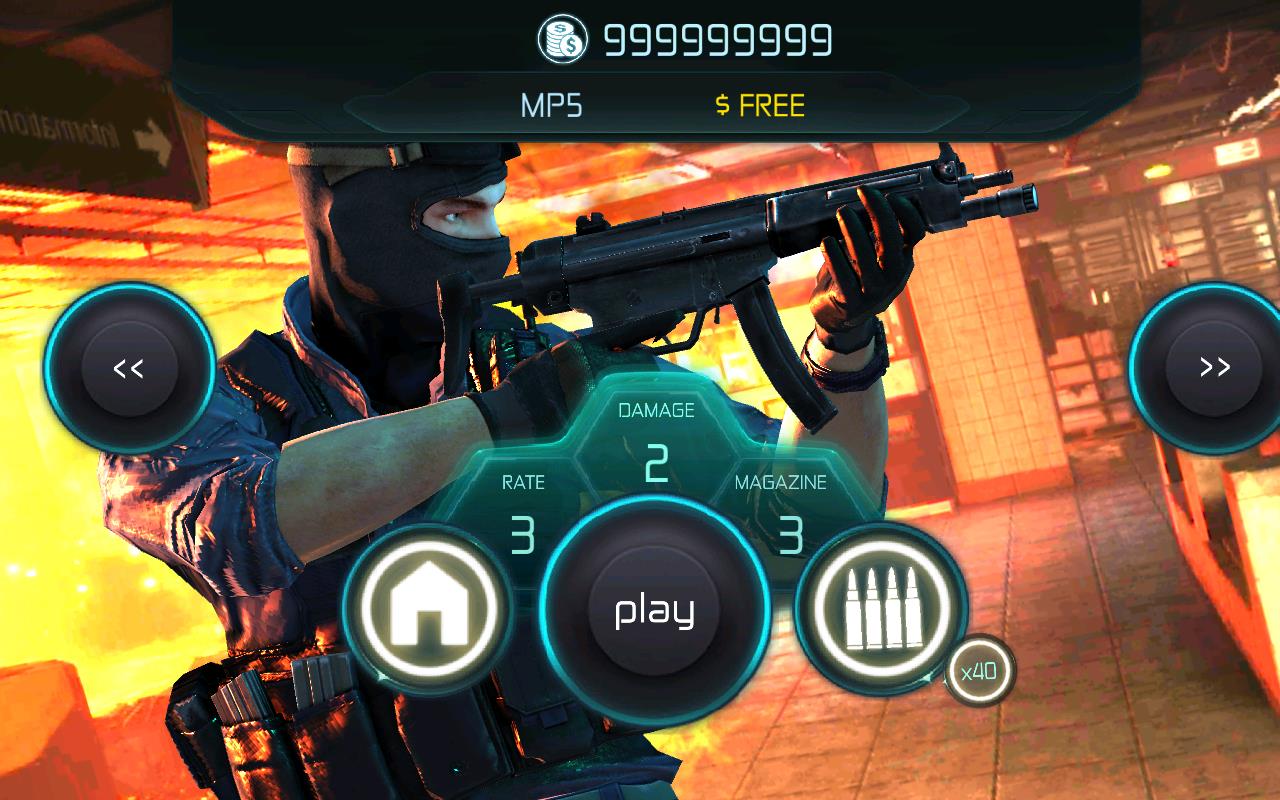Tap the coin stack currency icon
This screenshot has height=800, width=1280.
(x=563, y=40)
